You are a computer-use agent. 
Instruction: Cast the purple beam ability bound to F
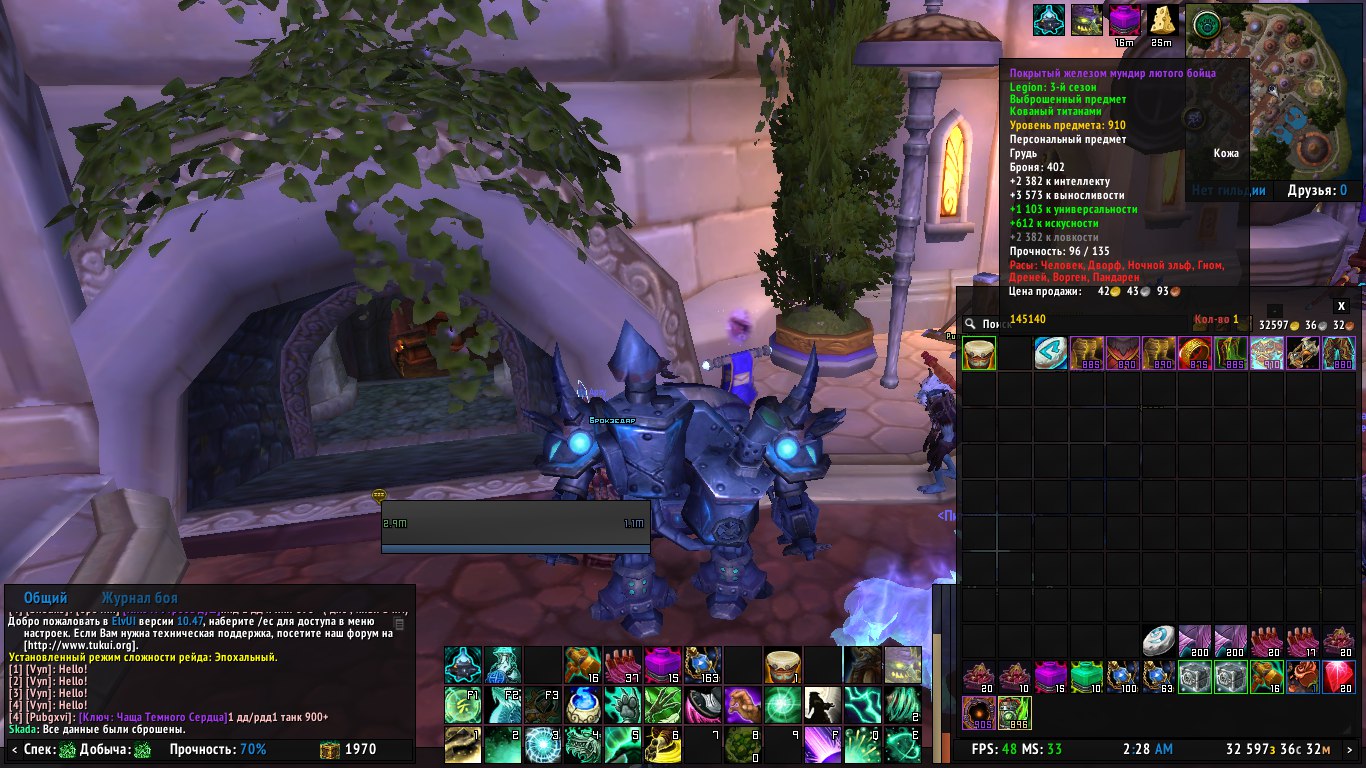coord(822,745)
